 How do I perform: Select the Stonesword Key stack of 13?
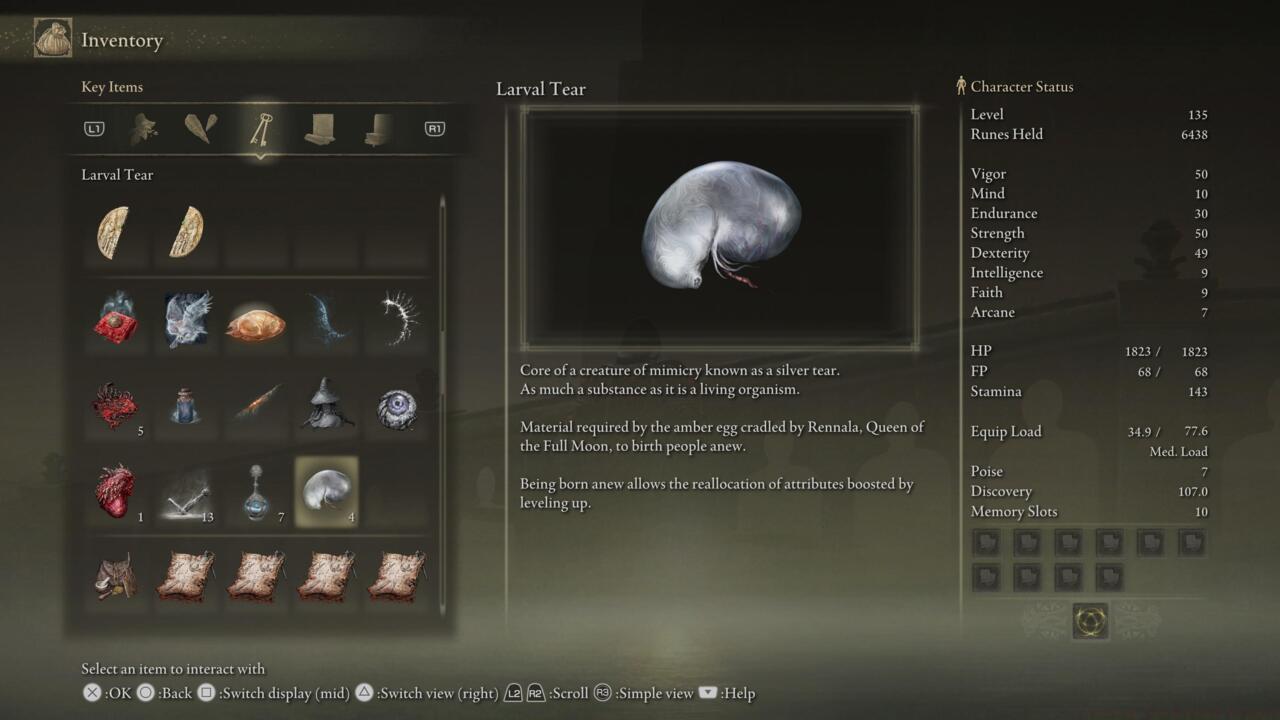click(x=186, y=491)
